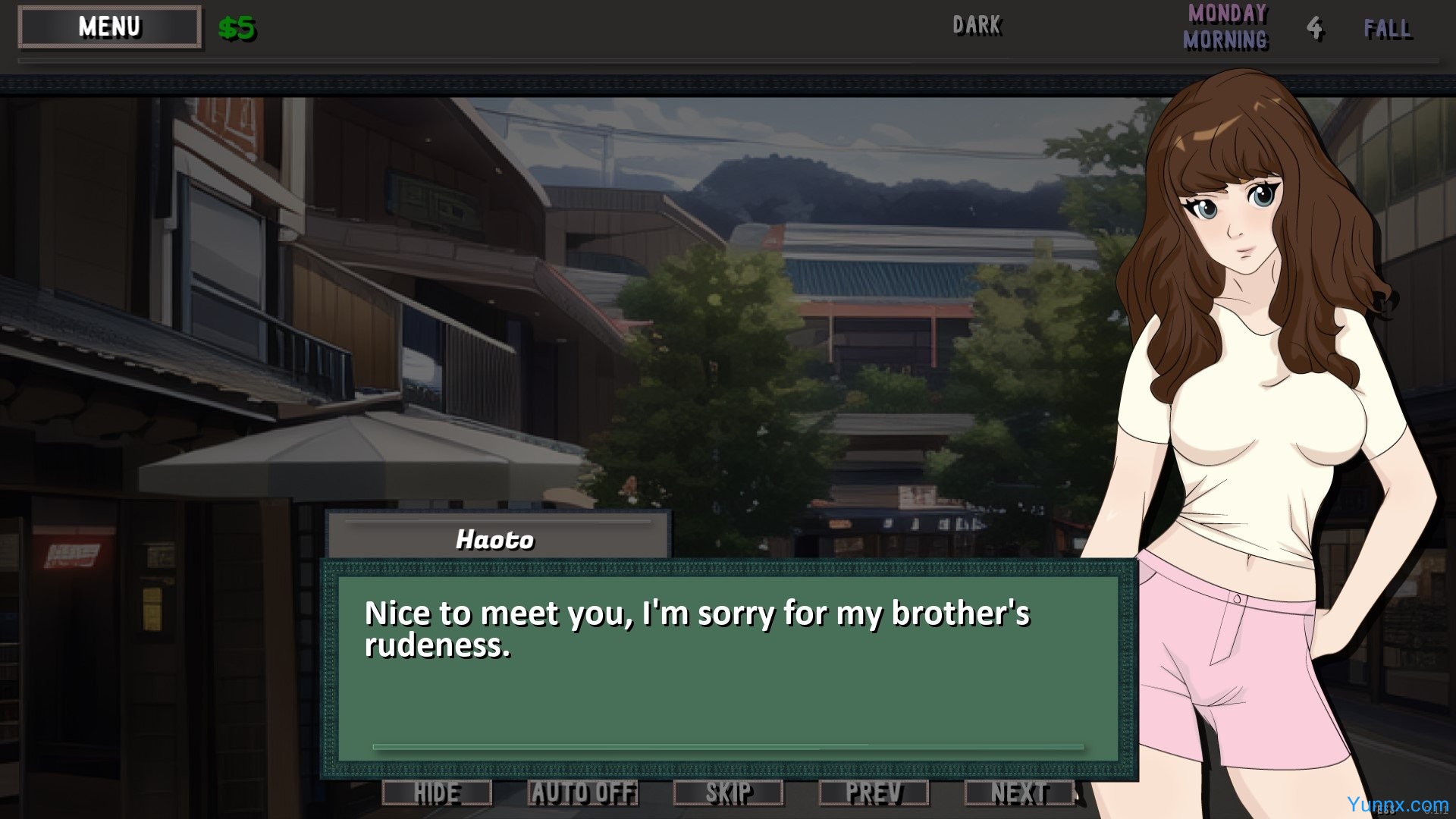Open the MENU button
The height and width of the screenshot is (819, 1456).
tap(110, 27)
